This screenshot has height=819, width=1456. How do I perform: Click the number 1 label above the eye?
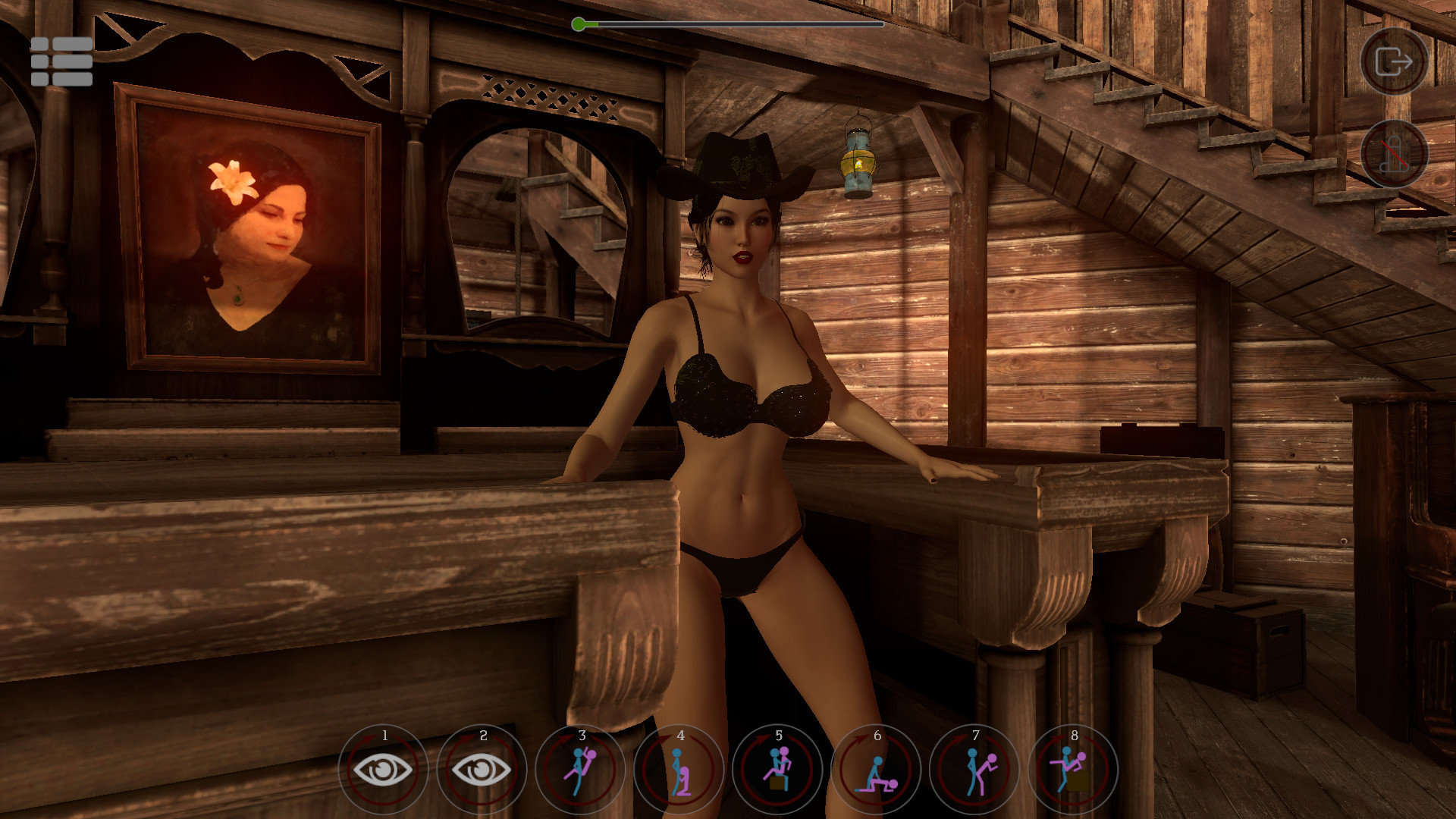pyautogui.click(x=384, y=735)
